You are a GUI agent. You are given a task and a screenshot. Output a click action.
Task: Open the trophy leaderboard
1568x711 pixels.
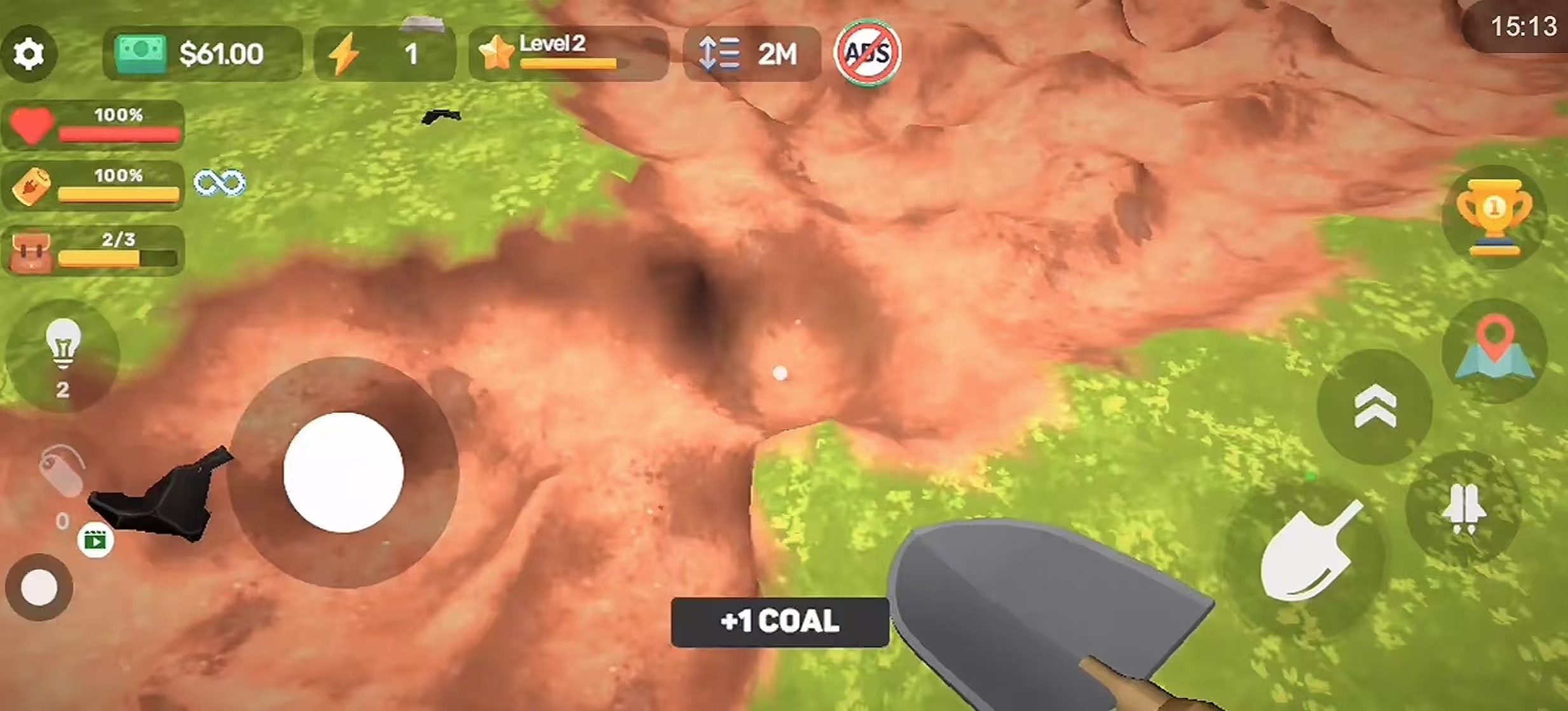pyautogui.click(x=1494, y=216)
